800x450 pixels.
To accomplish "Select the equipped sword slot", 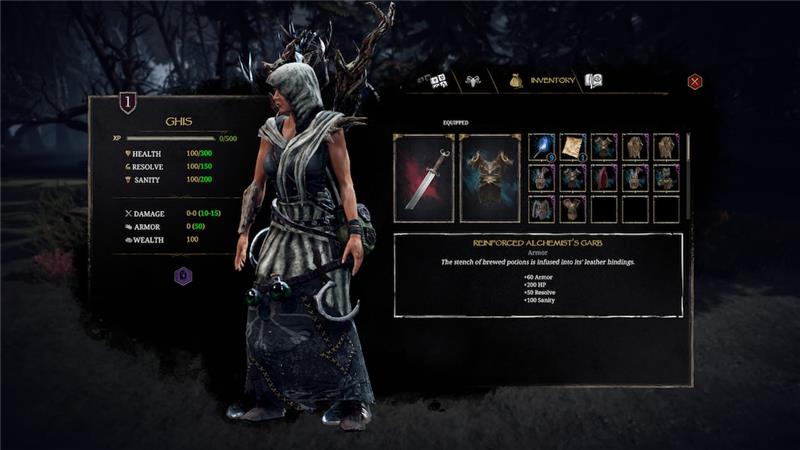I will (x=424, y=178).
